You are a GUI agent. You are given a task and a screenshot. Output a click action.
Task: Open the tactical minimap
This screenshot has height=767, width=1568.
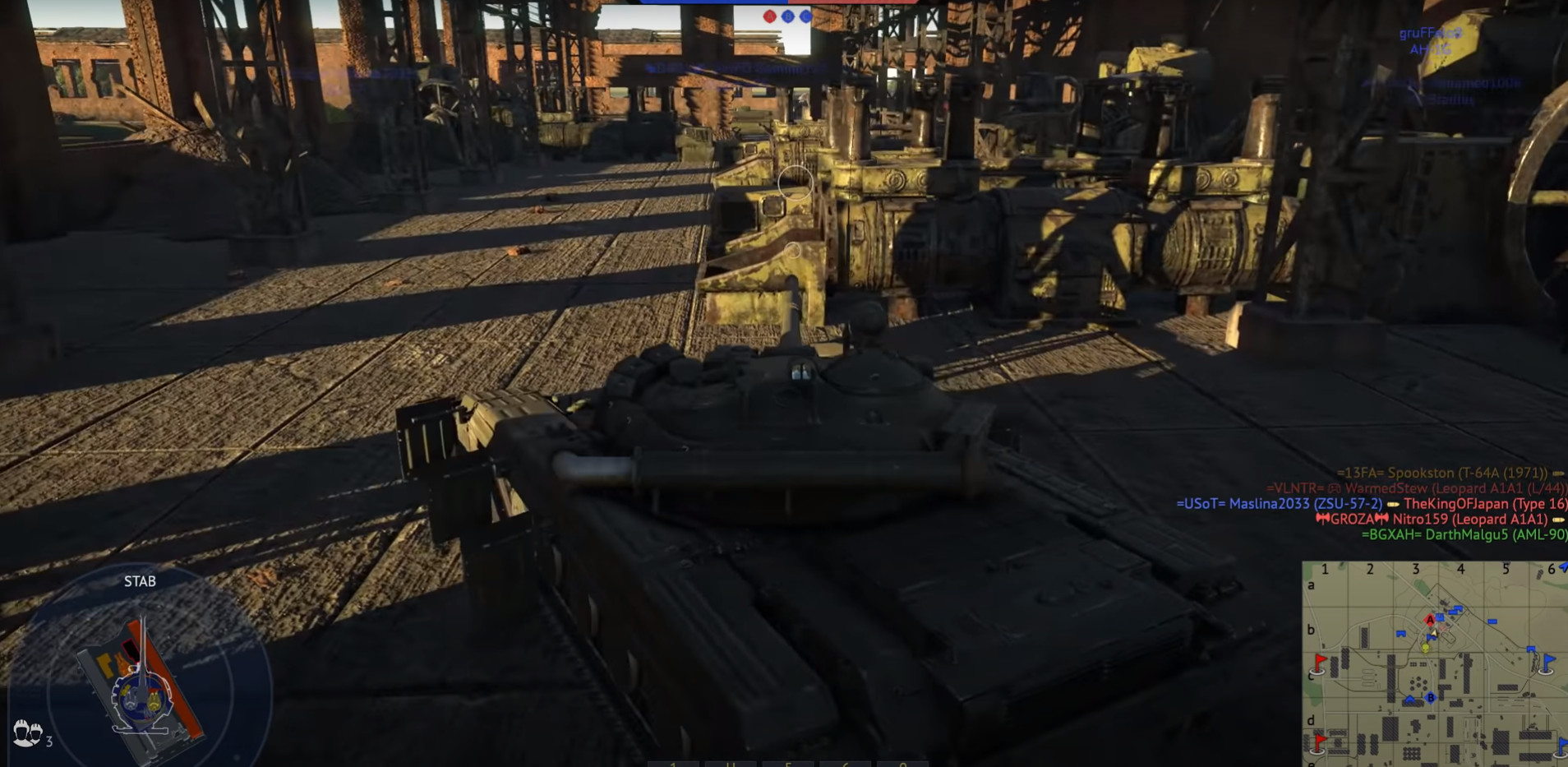(1435, 663)
